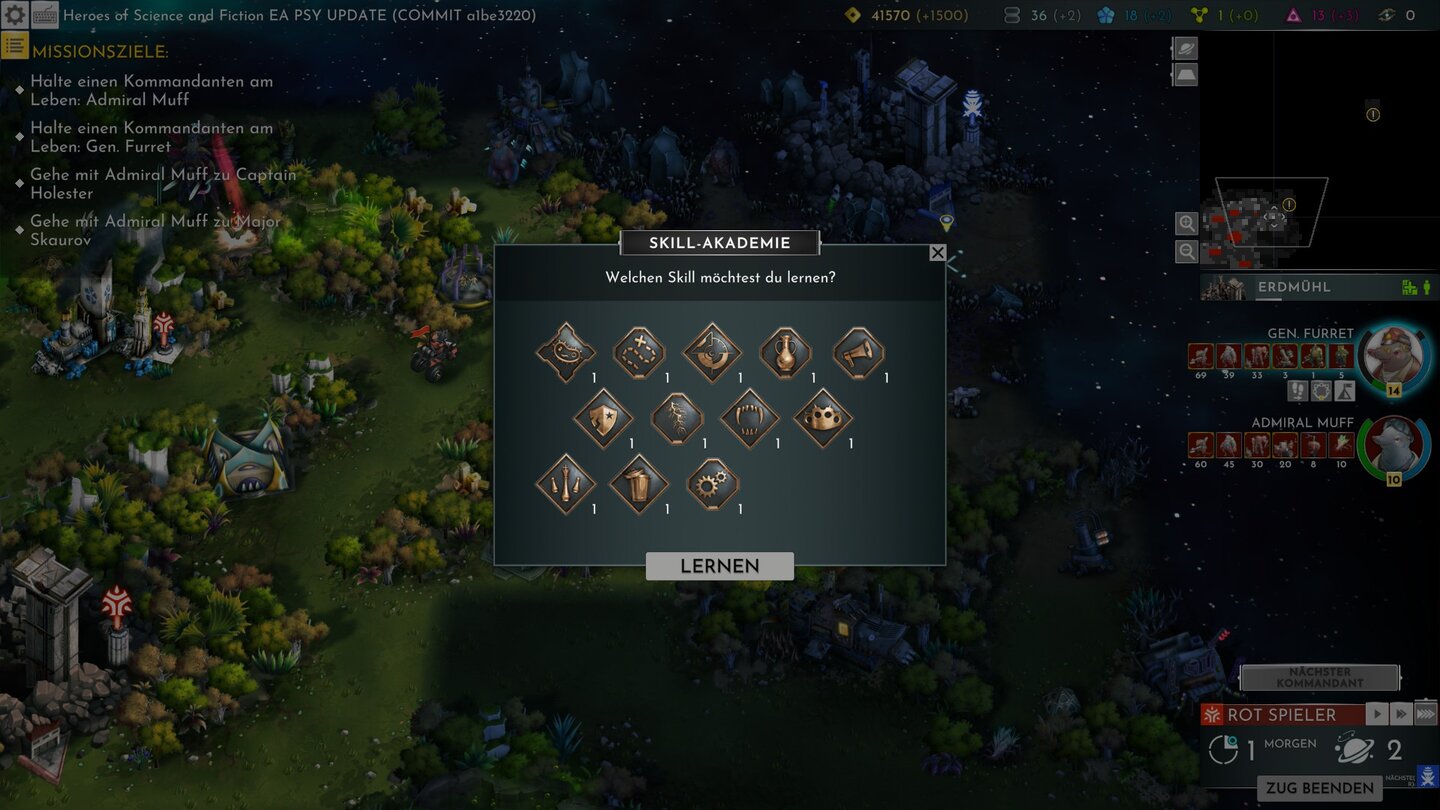Zoom in on the minimap
This screenshot has width=1440, height=810.
[x=1186, y=223]
